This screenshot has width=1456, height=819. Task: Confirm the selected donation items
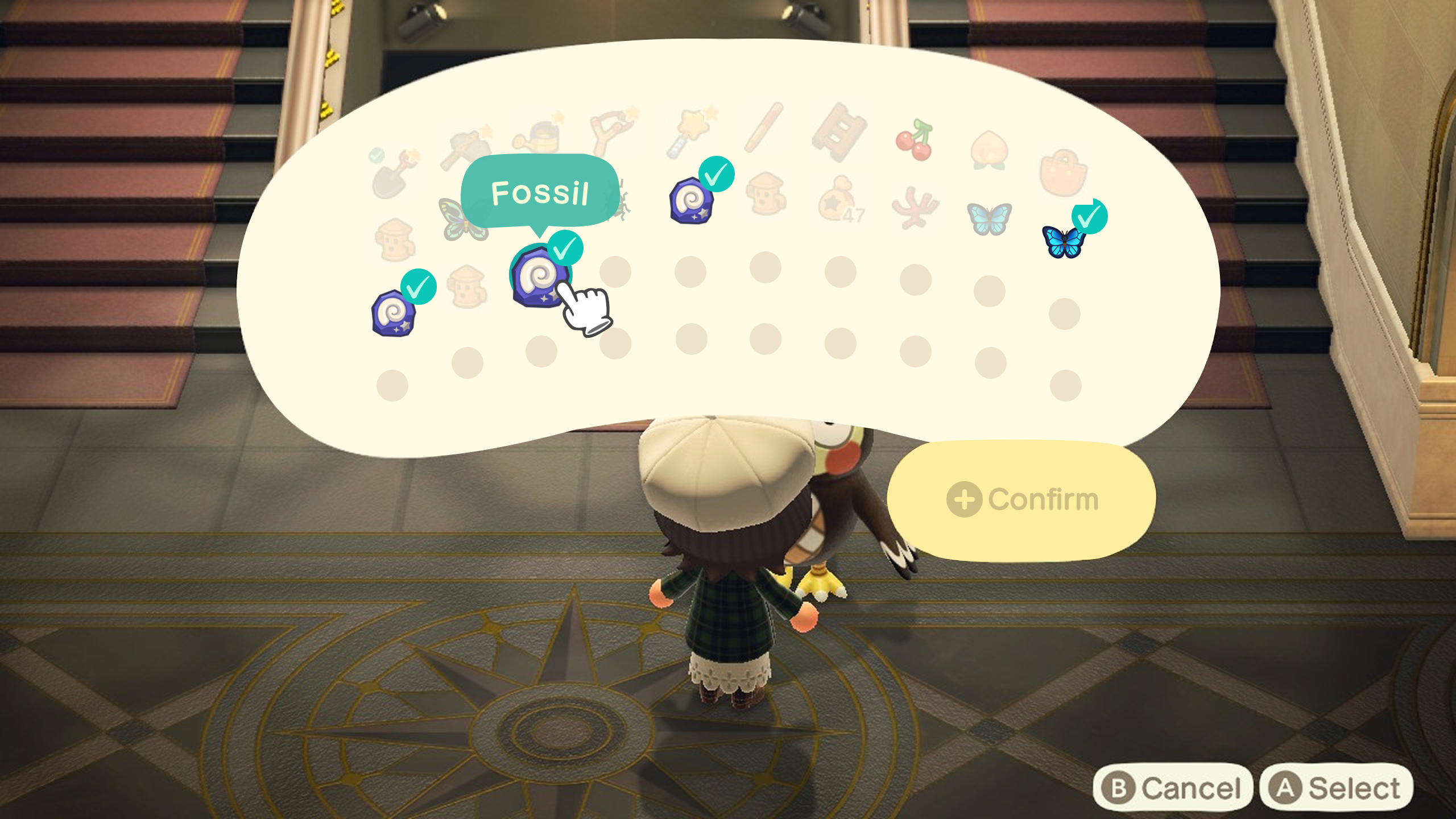point(1021,500)
